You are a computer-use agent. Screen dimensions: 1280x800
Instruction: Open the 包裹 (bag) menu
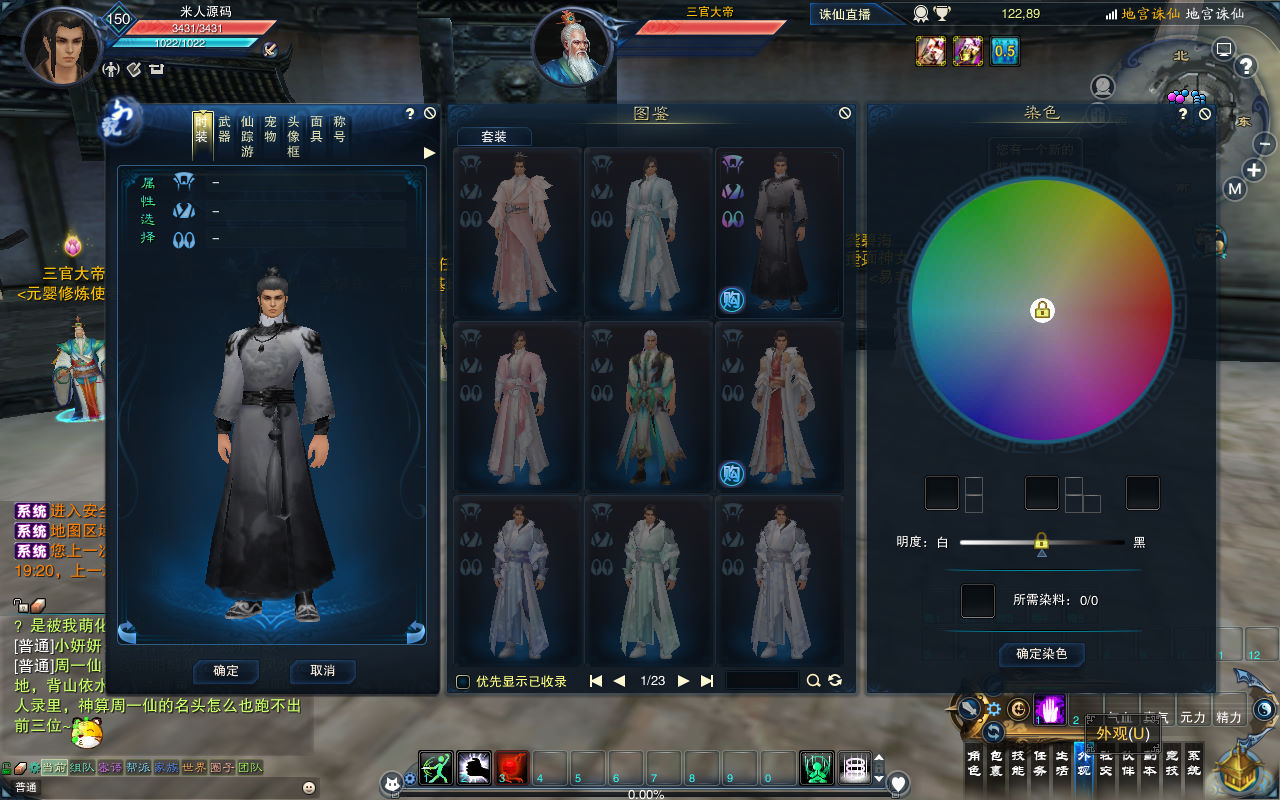coord(996,763)
